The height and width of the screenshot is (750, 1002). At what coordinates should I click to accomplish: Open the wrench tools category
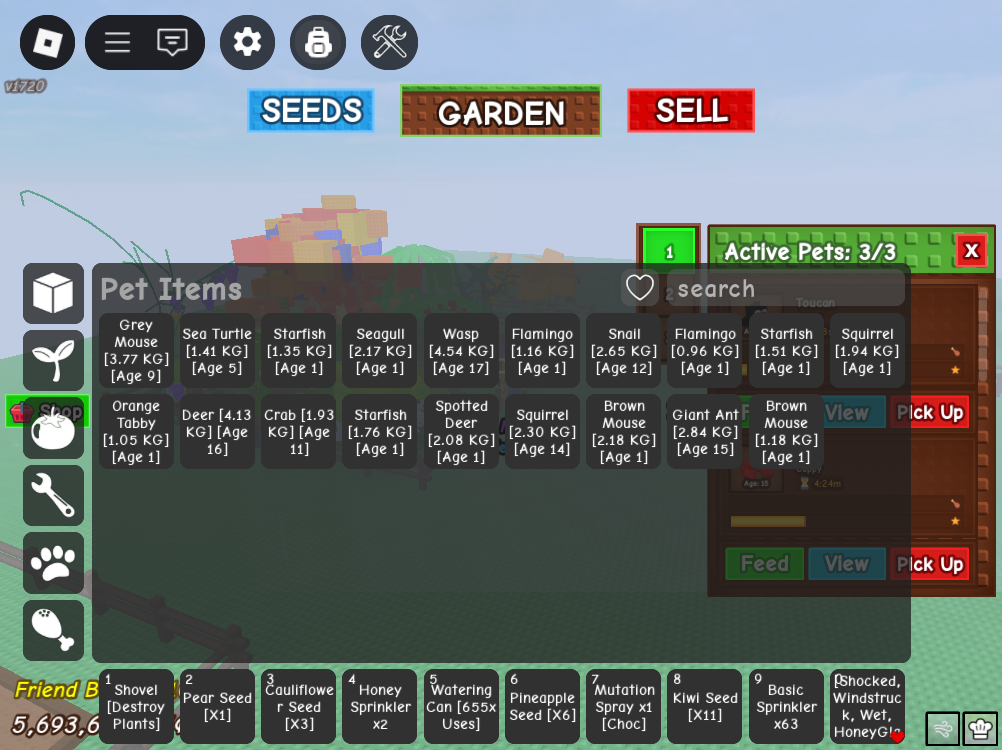click(x=53, y=495)
